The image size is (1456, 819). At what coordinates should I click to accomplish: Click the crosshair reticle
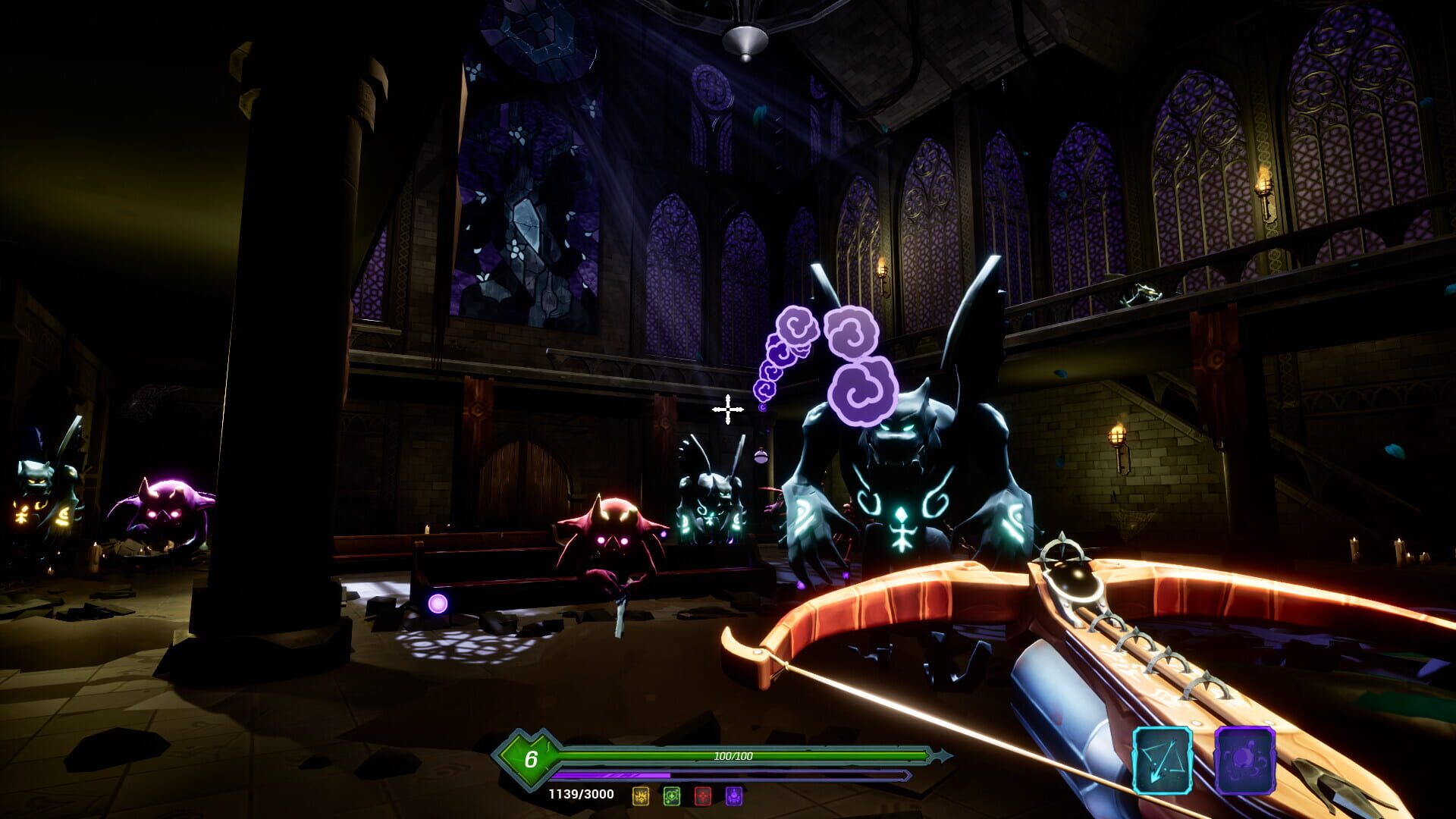pos(730,410)
